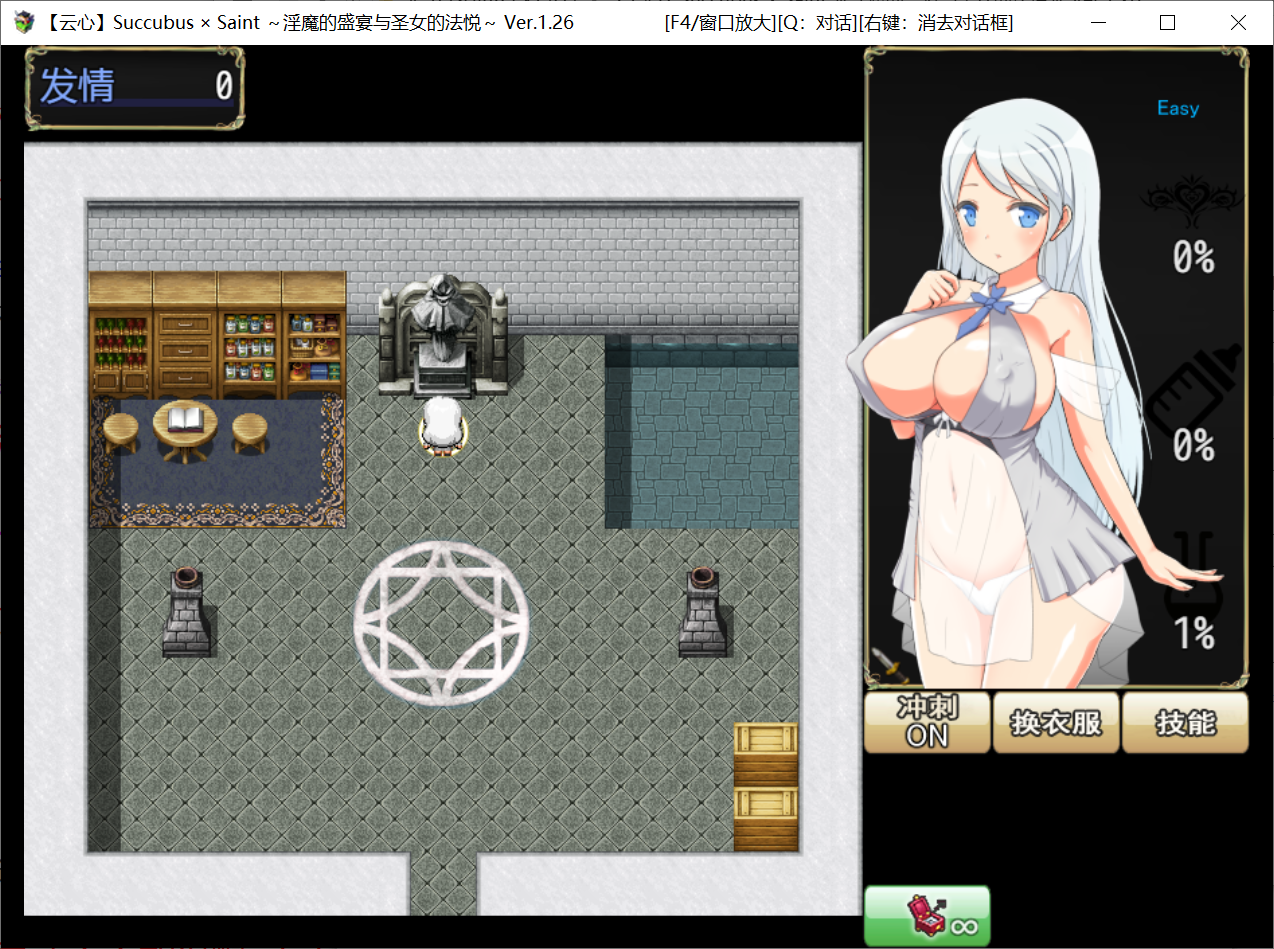Close the game window
The height and width of the screenshot is (949, 1274).
1238,23
